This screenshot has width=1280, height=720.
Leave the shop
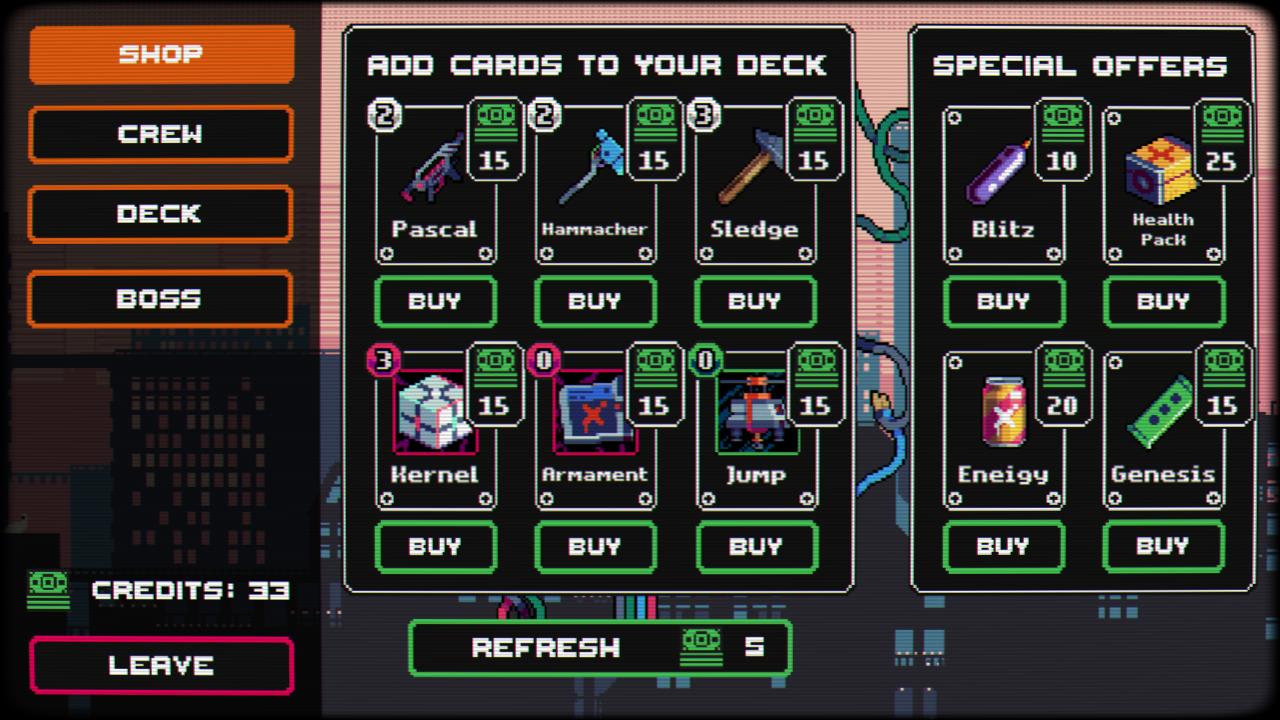pyautogui.click(x=161, y=665)
